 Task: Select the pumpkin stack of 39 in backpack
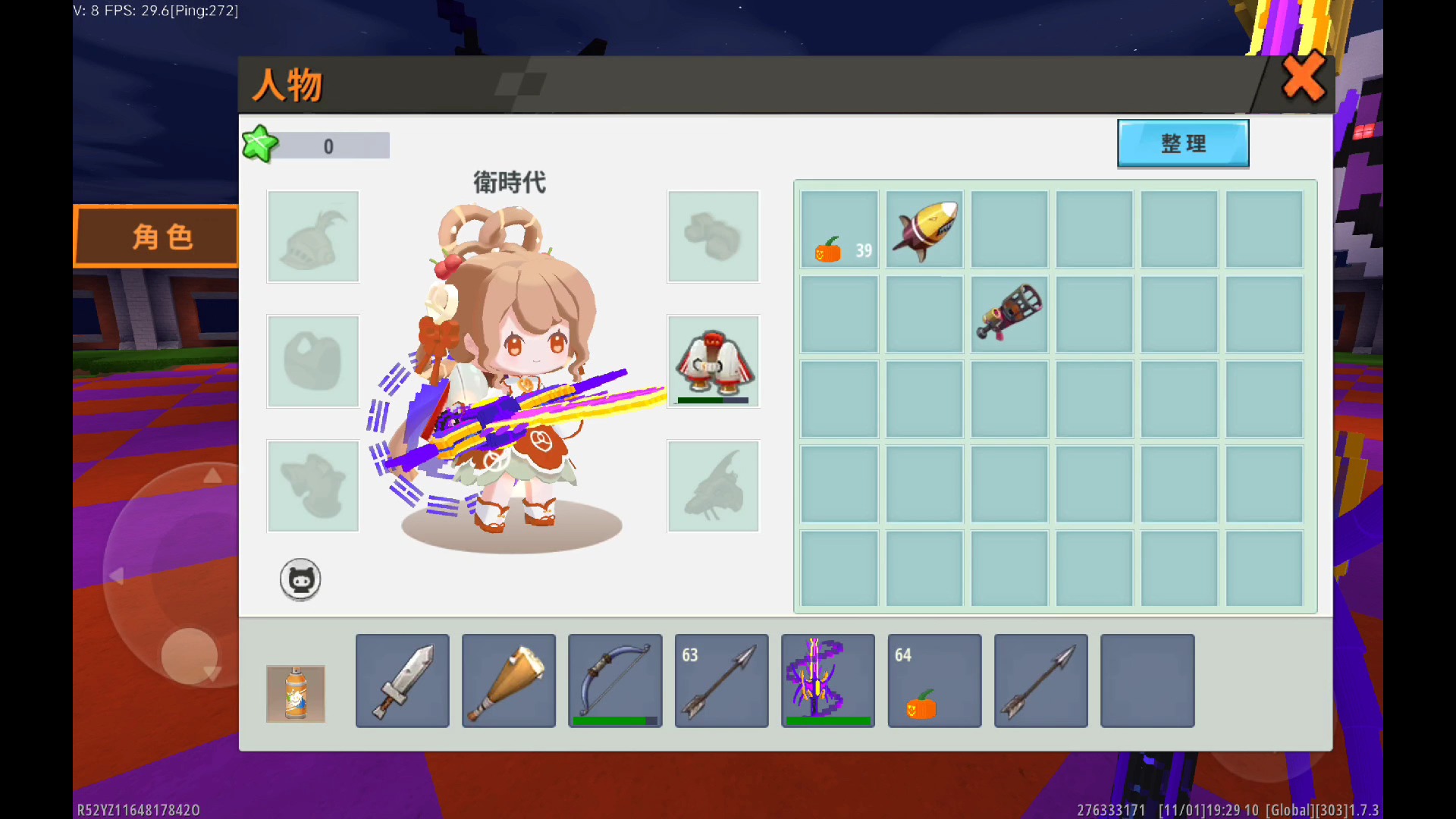pyautogui.click(x=839, y=230)
